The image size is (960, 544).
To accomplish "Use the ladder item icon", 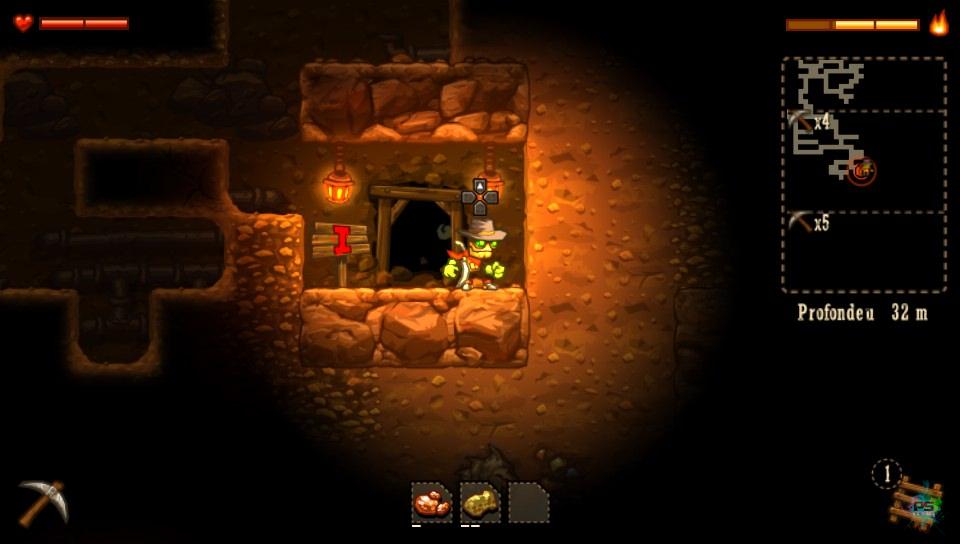I will [x=914, y=502].
